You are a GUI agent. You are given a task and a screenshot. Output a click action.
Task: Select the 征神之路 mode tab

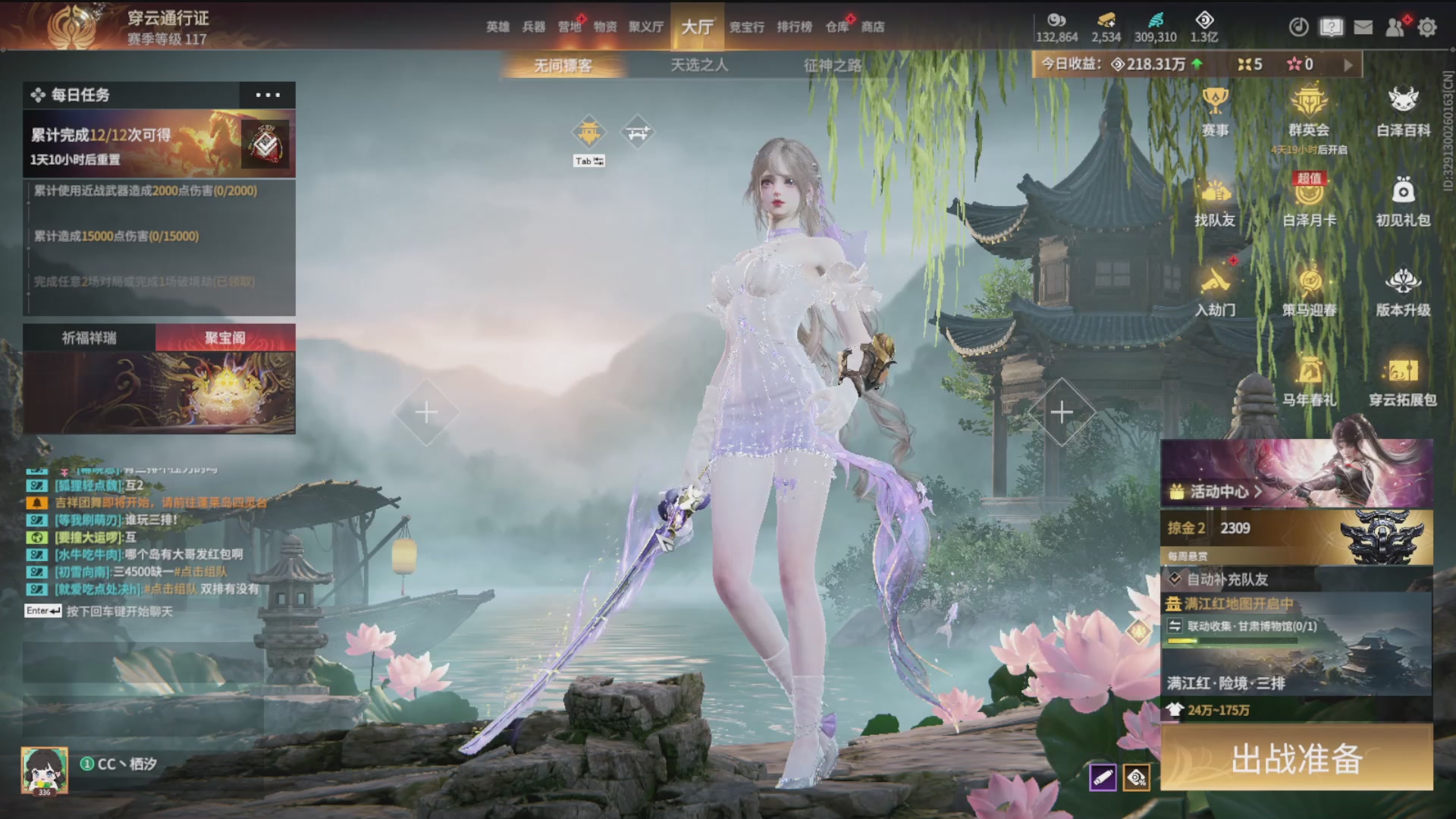(833, 66)
